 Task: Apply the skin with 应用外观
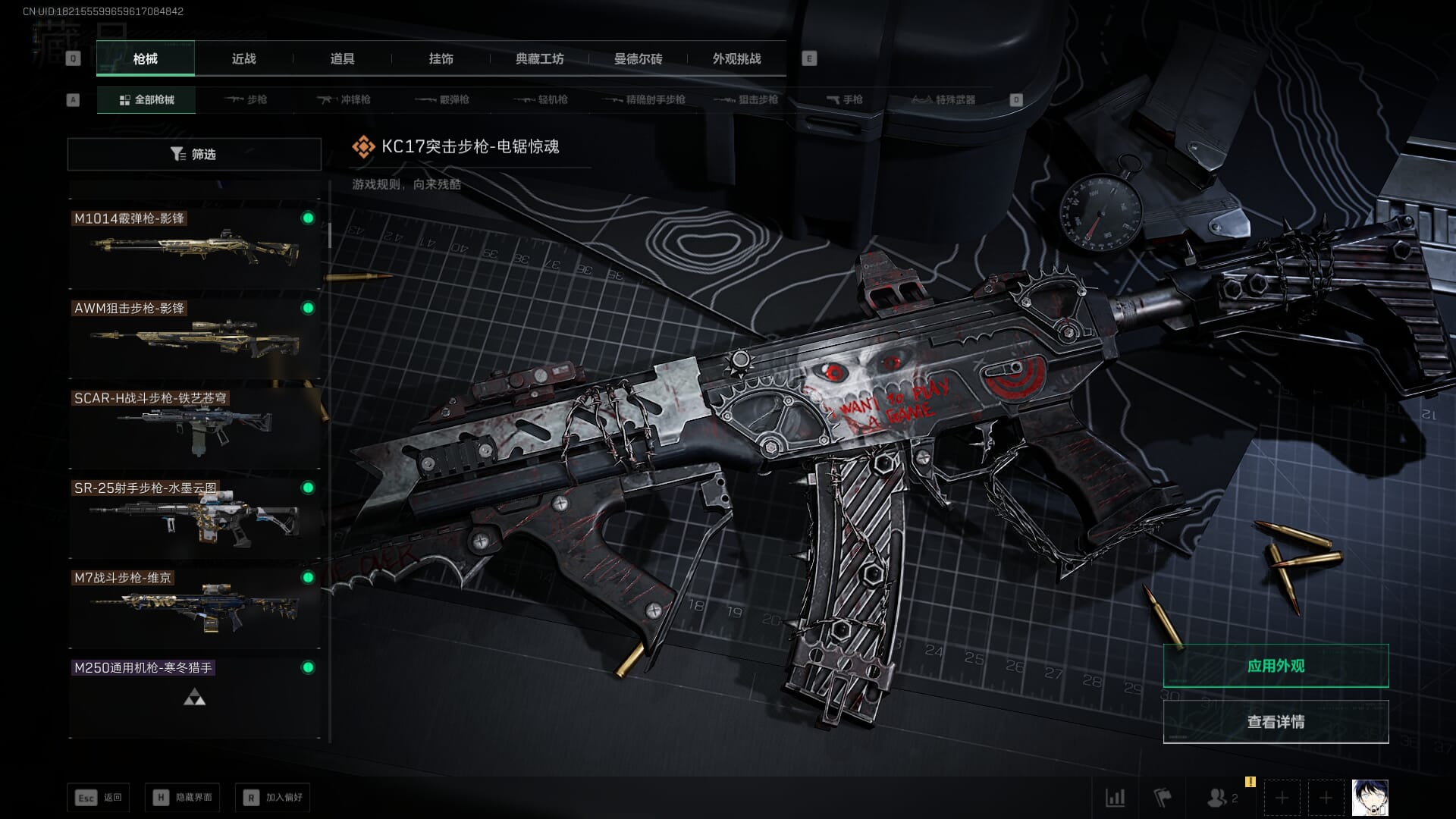pyautogui.click(x=1276, y=666)
